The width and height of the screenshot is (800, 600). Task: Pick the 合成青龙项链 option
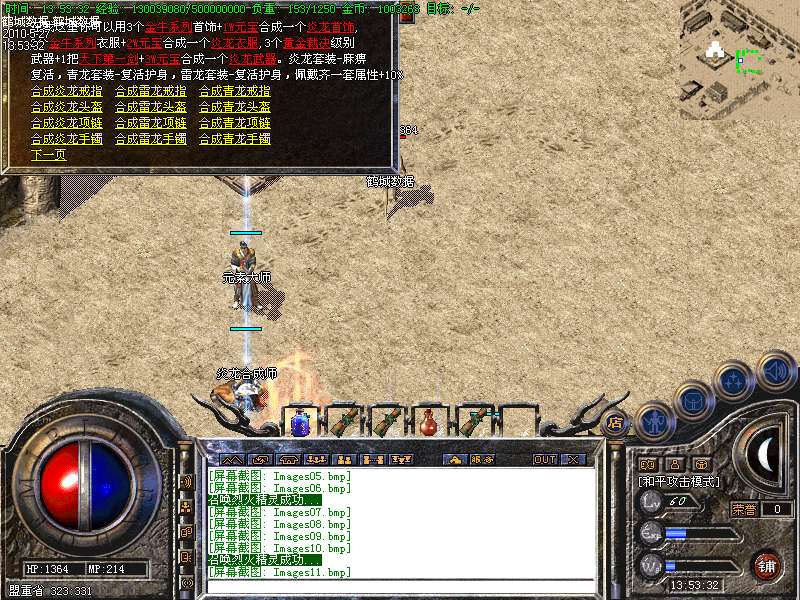[234, 123]
